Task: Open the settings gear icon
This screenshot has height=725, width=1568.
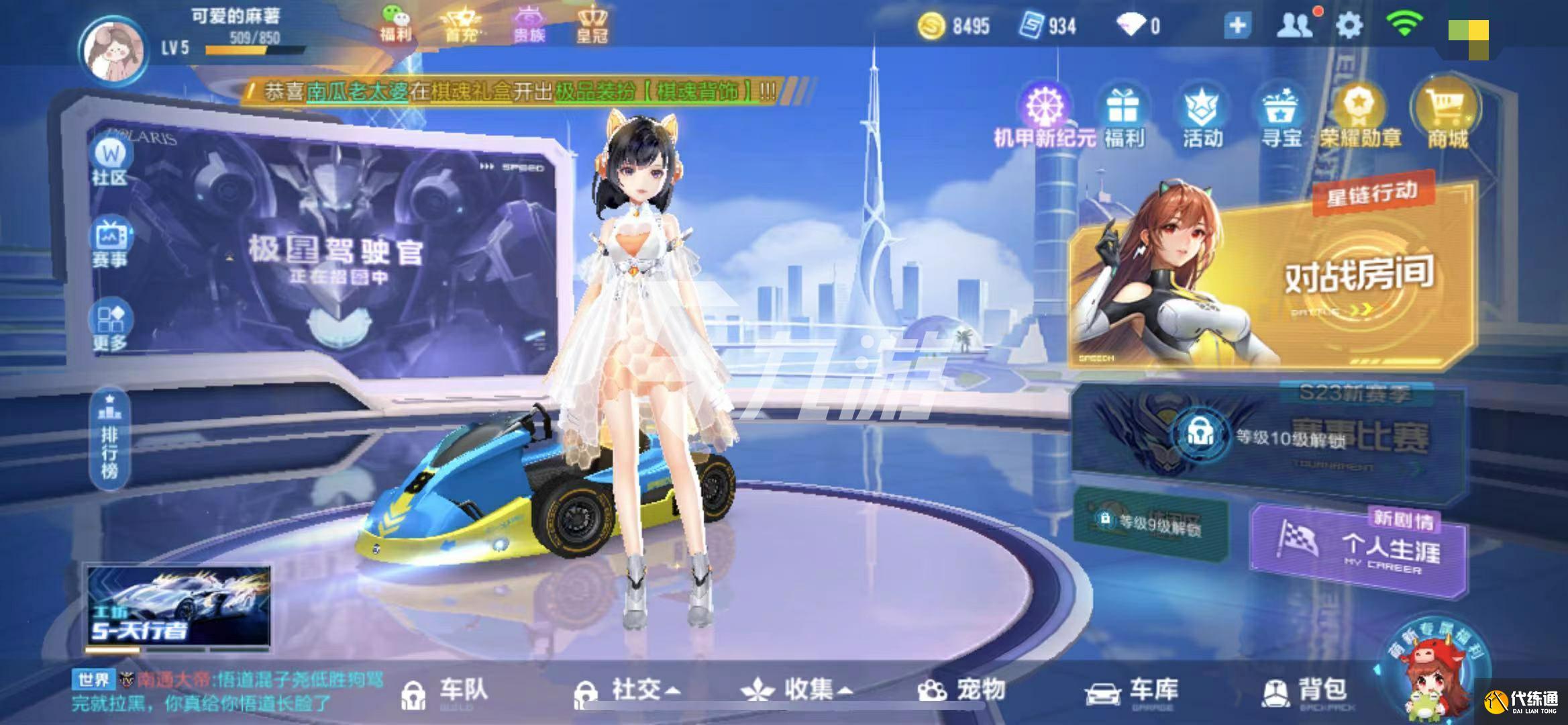Action: pos(1350,25)
